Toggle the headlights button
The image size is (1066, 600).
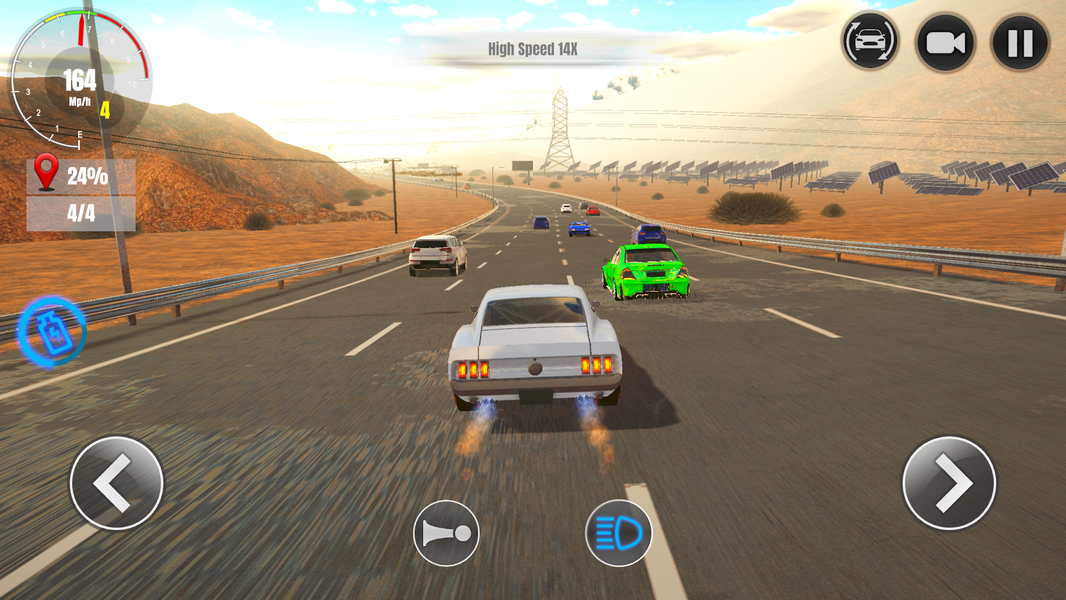coord(618,534)
